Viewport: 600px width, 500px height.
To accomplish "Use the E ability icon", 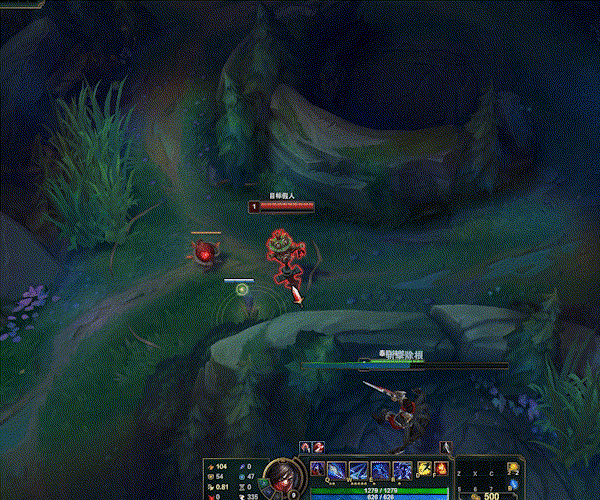I will (x=381, y=470).
